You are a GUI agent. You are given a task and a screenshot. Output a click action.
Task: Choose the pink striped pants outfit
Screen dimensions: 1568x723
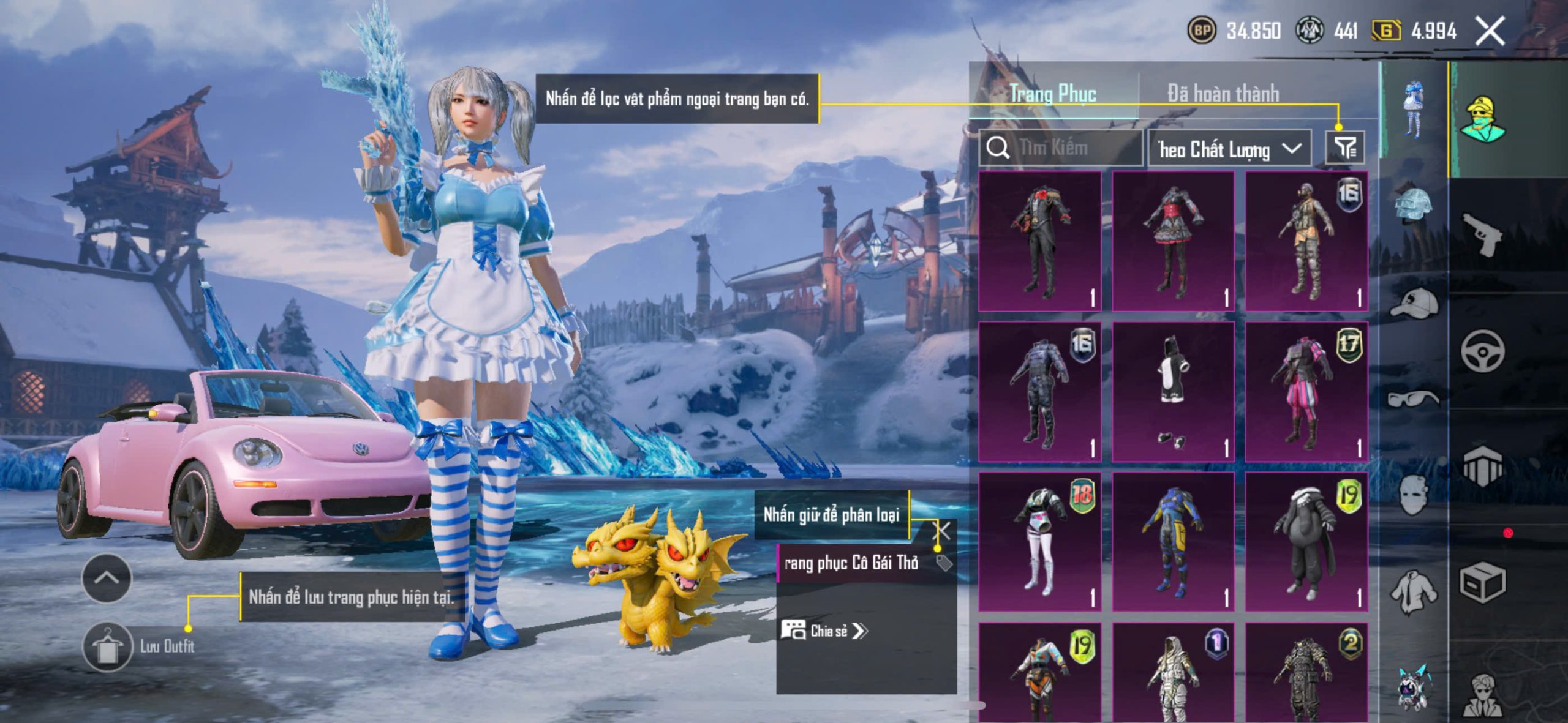(1306, 392)
